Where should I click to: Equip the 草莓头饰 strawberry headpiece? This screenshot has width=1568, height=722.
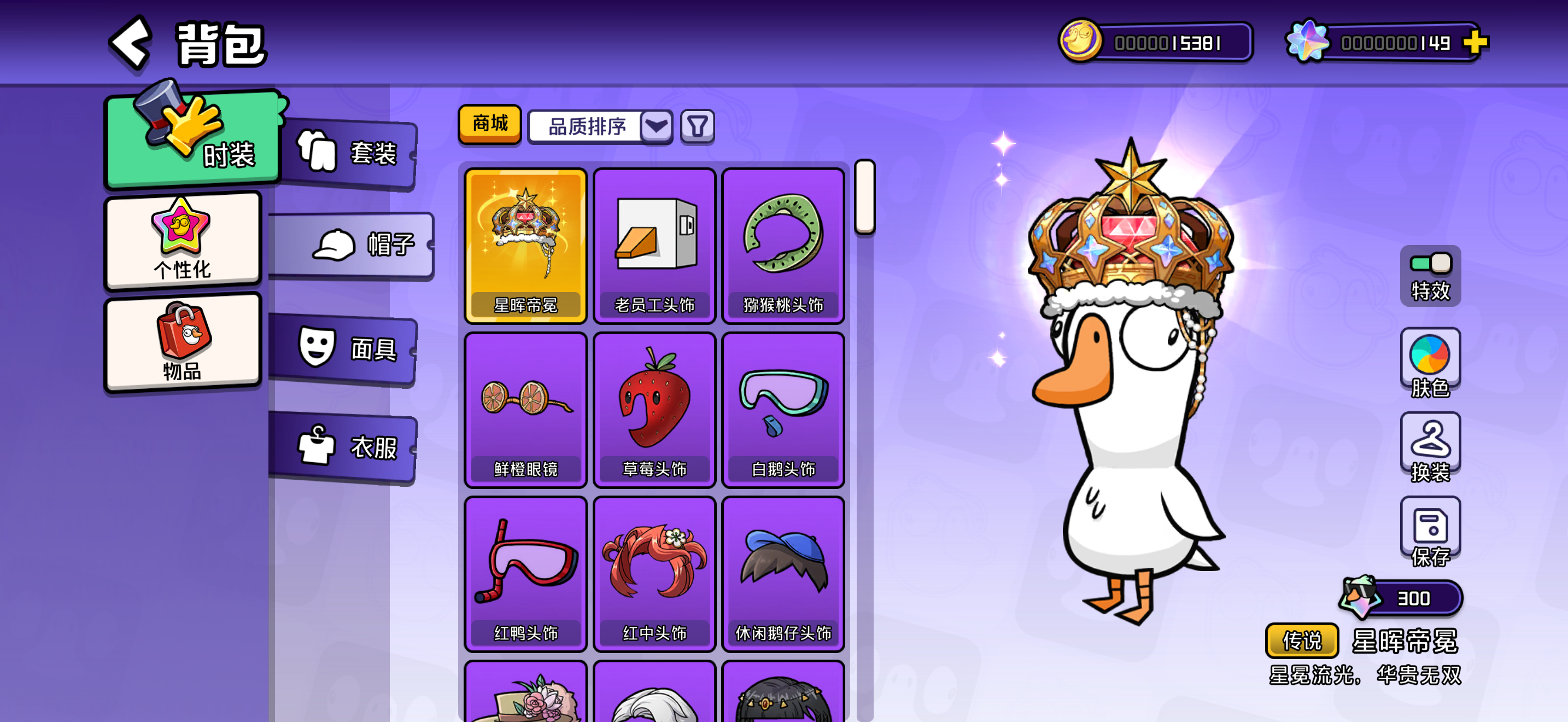(654, 409)
